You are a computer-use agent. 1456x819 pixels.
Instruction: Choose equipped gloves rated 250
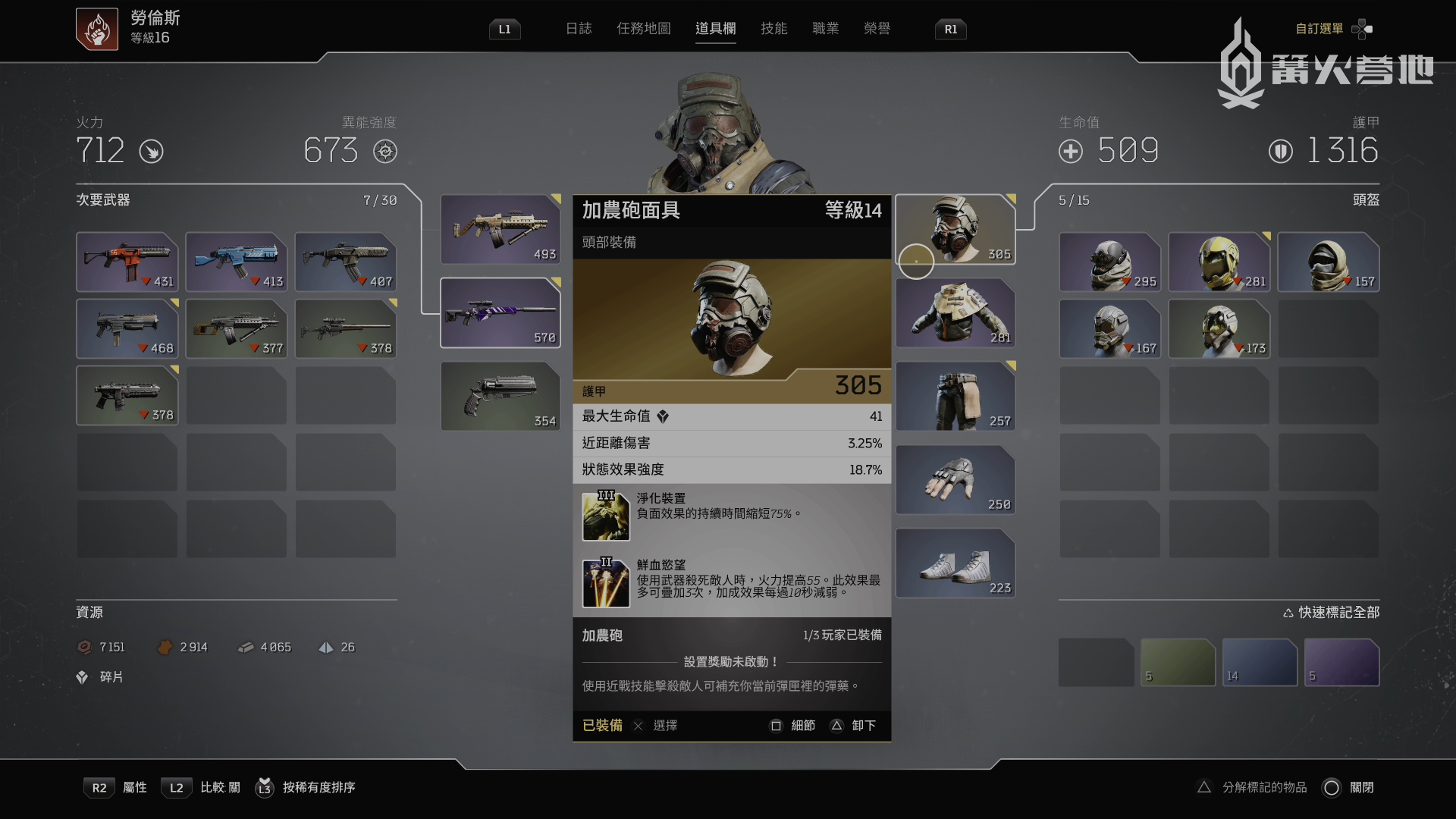955,479
